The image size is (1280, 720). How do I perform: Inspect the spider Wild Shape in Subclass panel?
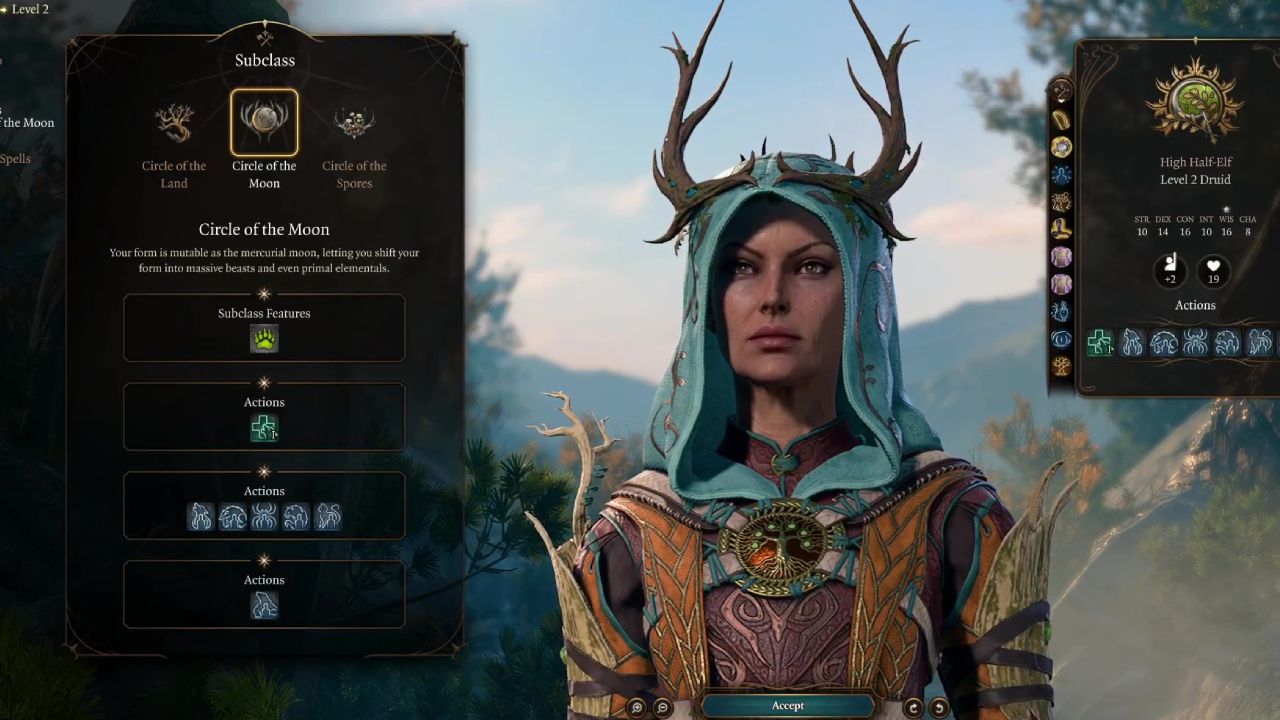pyautogui.click(x=264, y=516)
